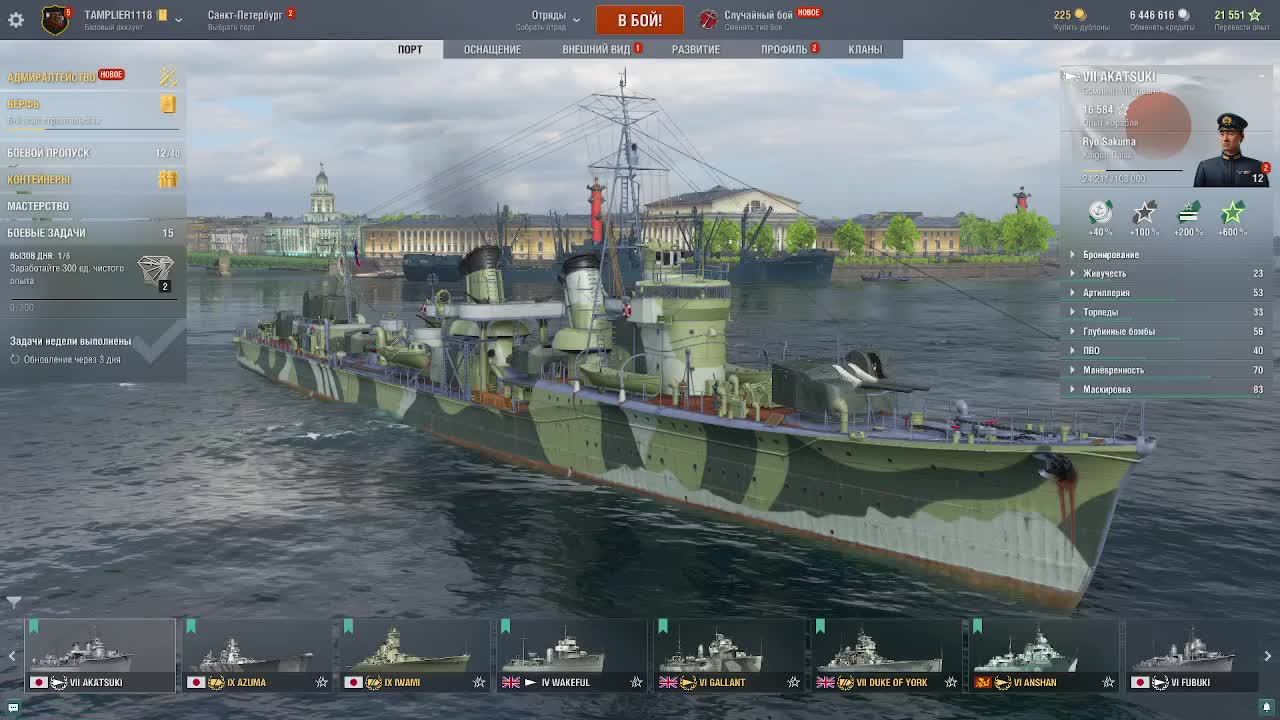The width and height of the screenshot is (1280, 720).
Task: View the Боевые задачи combat missions
Action: coord(46,233)
